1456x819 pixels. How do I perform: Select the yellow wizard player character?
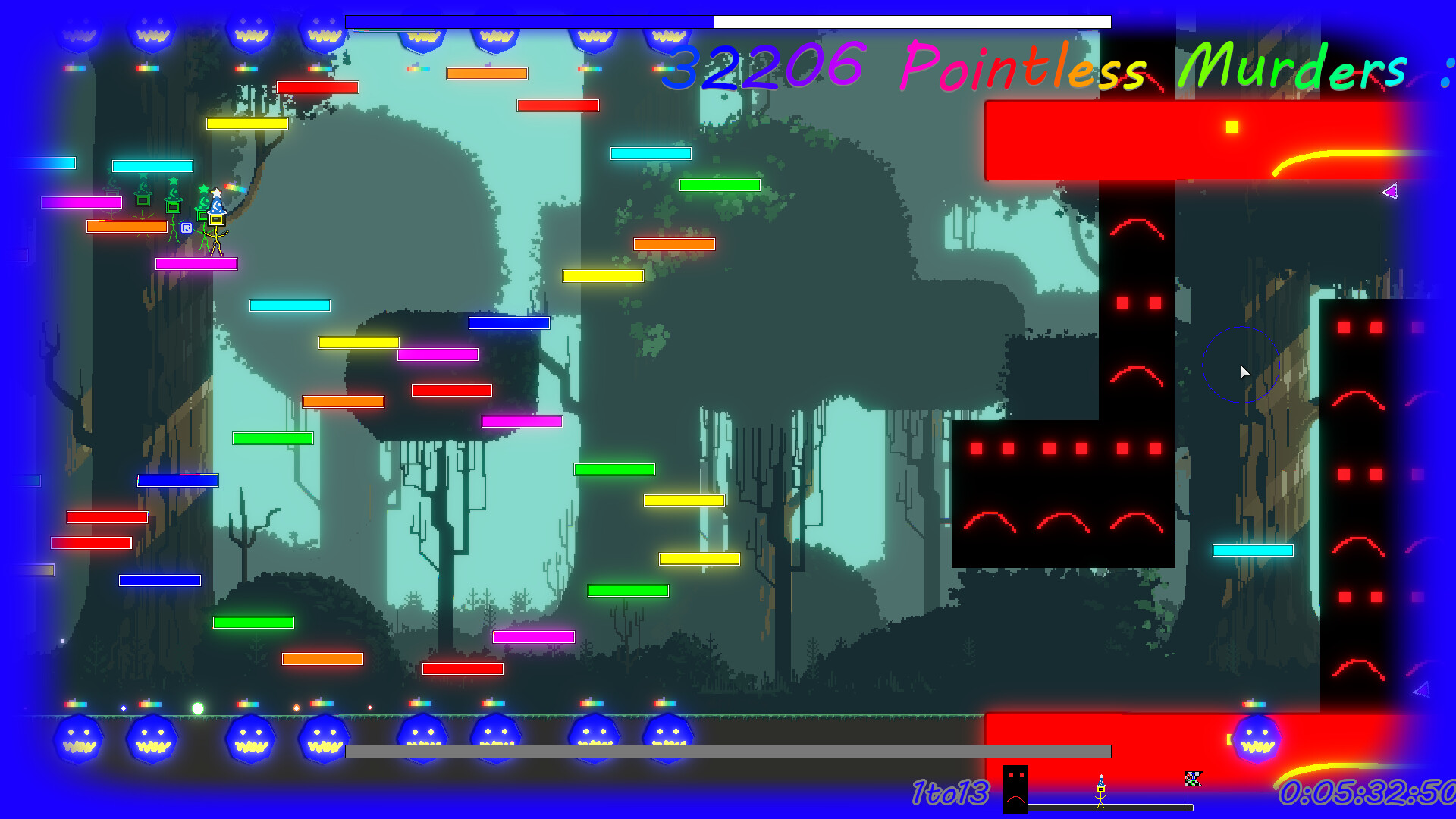[217, 220]
